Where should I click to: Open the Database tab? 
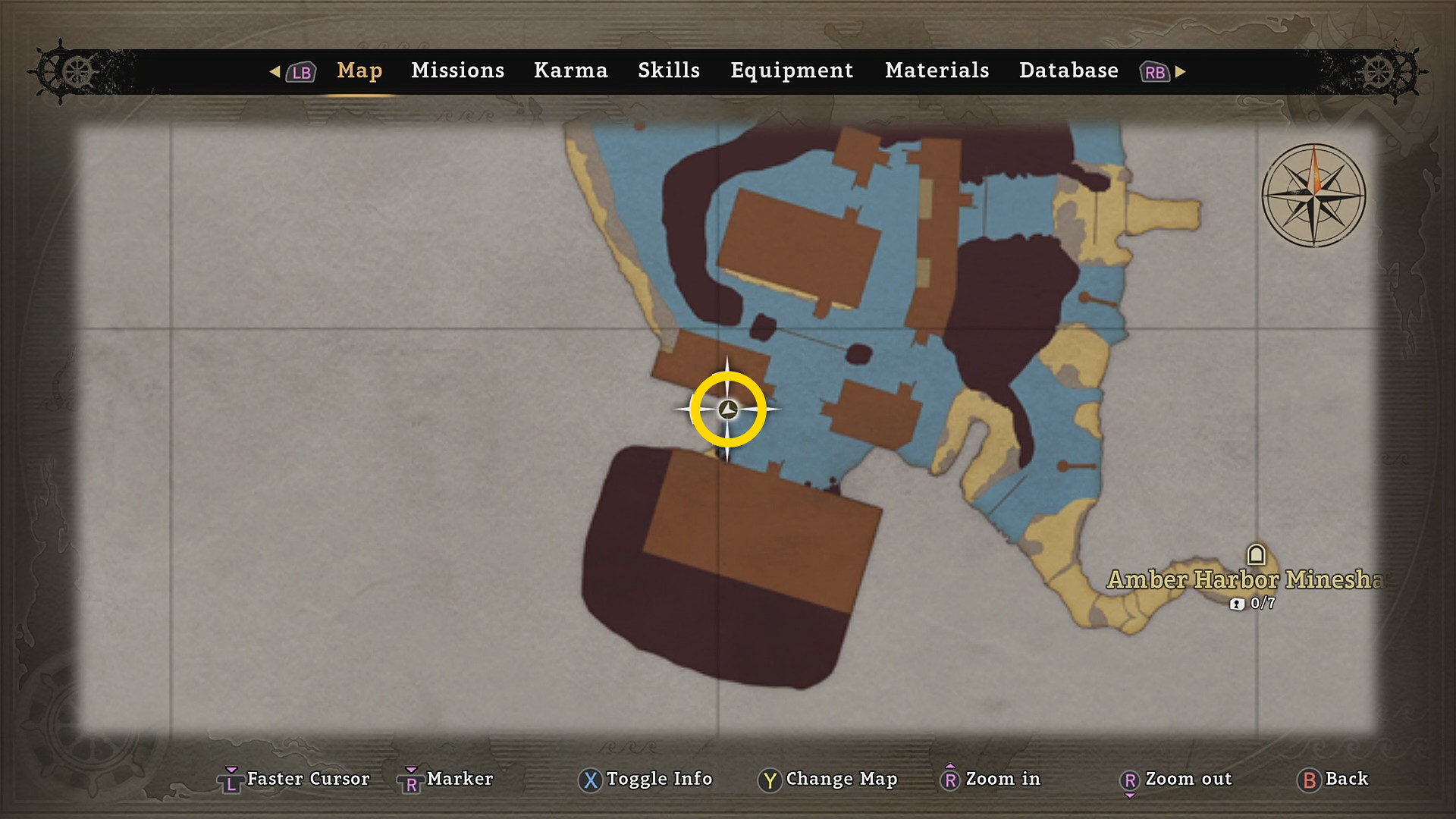pos(1068,71)
